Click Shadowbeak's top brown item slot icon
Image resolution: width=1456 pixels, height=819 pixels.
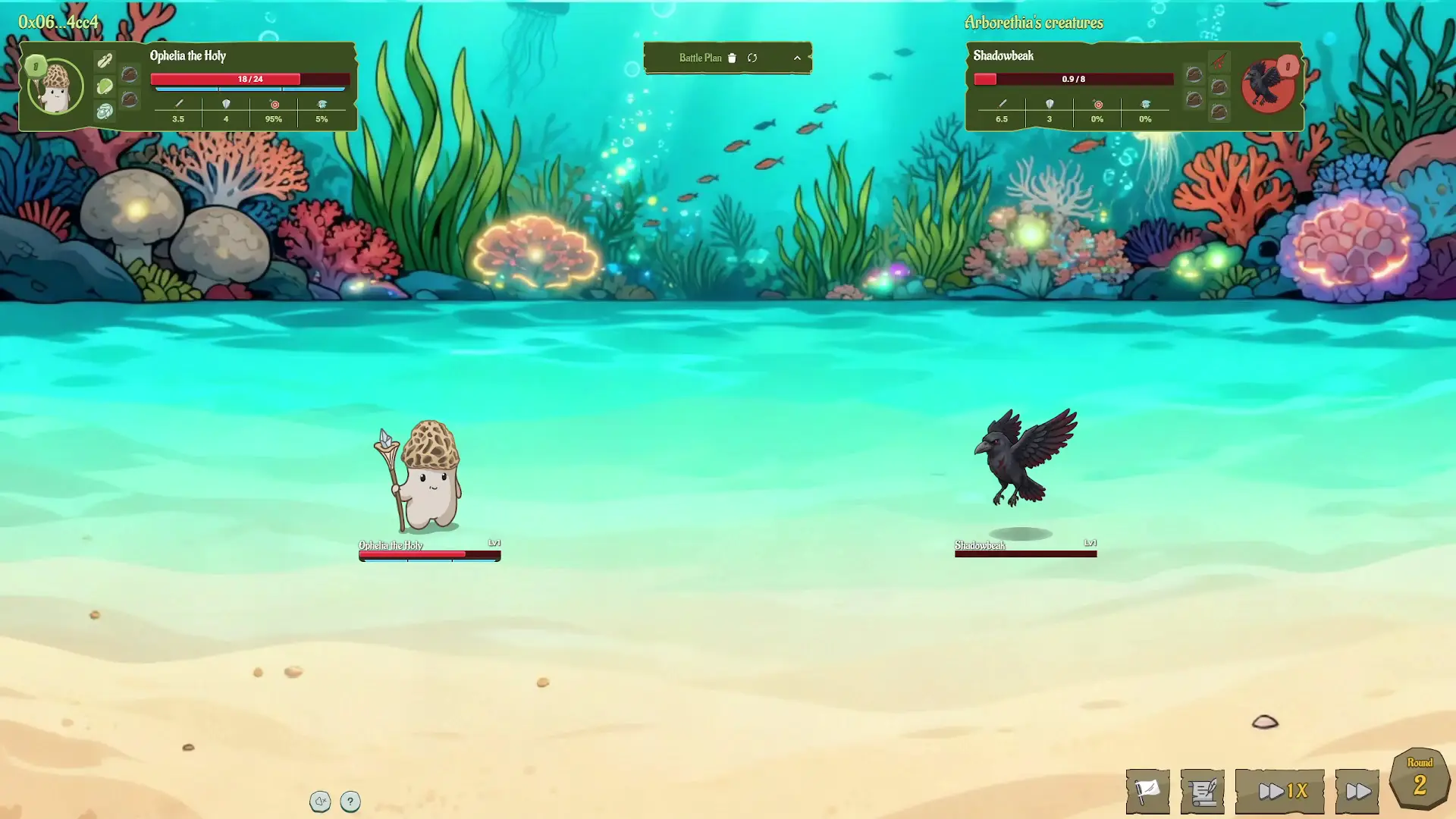click(x=1194, y=75)
